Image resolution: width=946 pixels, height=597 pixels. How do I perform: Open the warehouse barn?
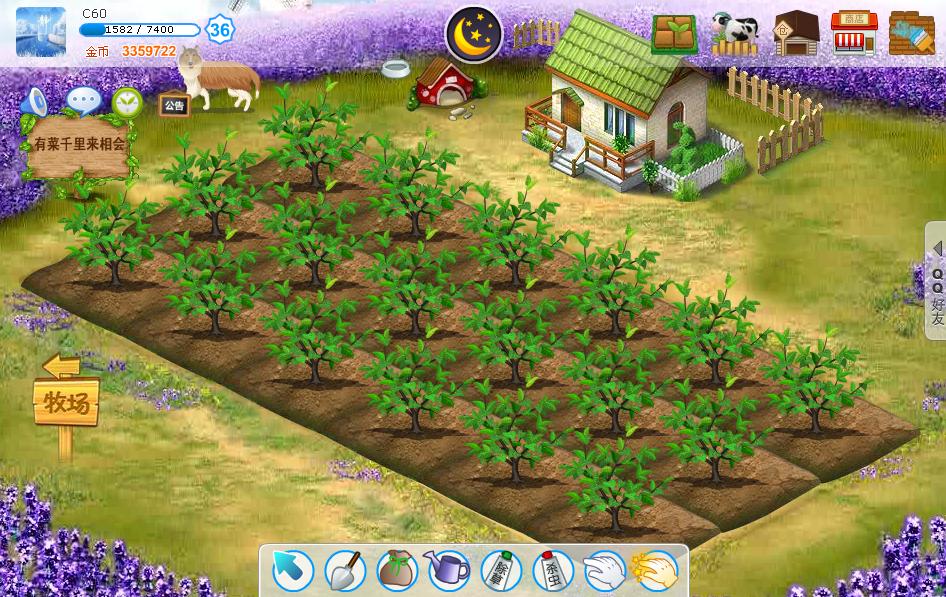(x=795, y=34)
